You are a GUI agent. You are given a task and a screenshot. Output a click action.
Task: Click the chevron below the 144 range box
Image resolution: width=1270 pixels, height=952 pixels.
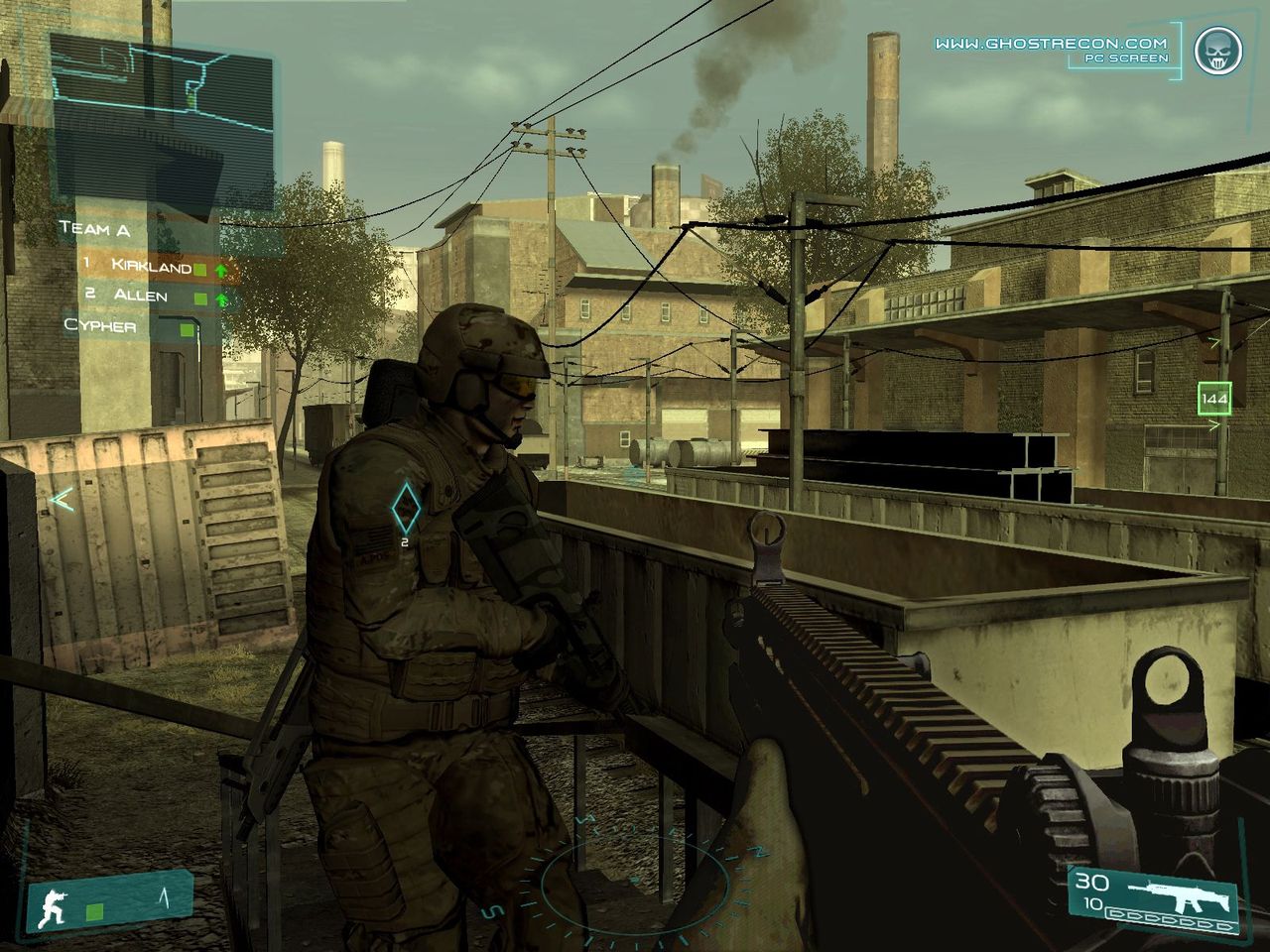tap(1213, 424)
